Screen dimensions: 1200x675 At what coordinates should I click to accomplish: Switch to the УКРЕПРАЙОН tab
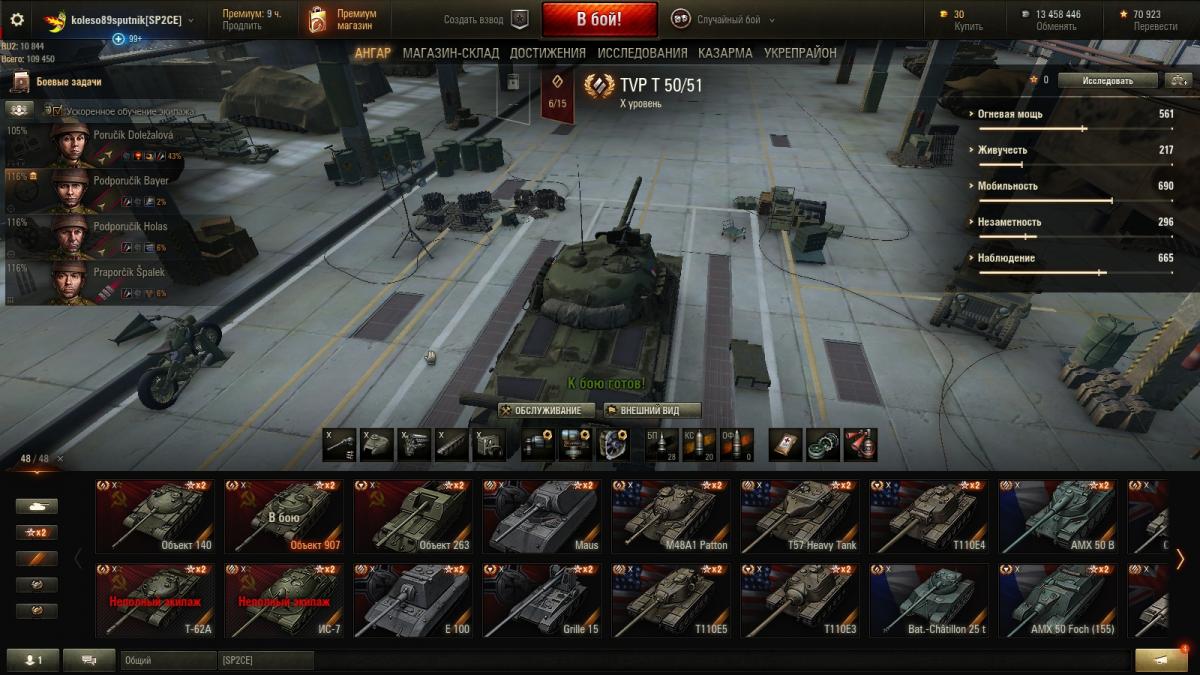click(800, 53)
